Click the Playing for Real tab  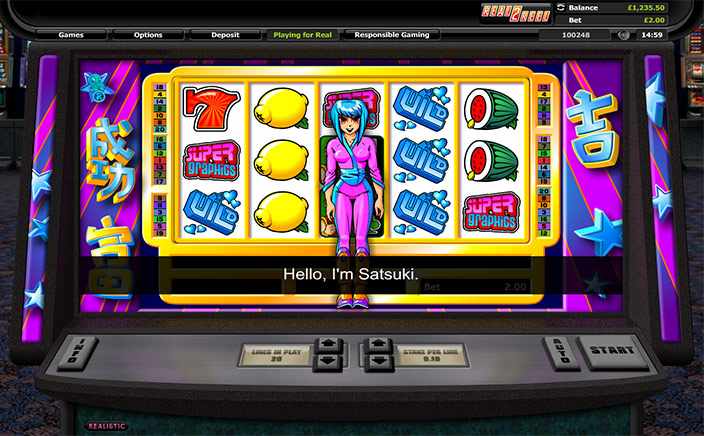pyautogui.click(x=304, y=35)
